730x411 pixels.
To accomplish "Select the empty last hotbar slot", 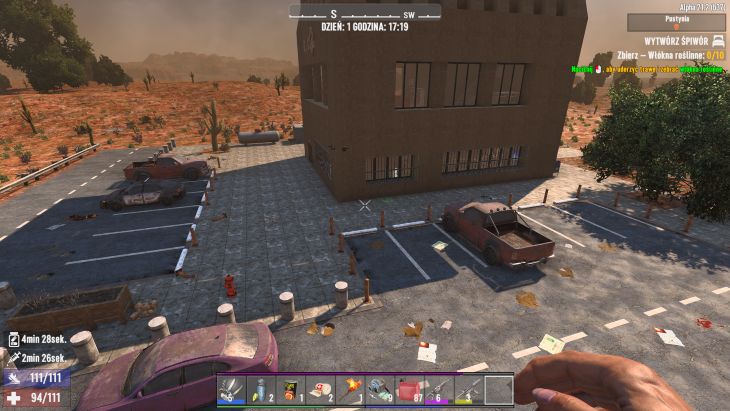I will (498, 388).
